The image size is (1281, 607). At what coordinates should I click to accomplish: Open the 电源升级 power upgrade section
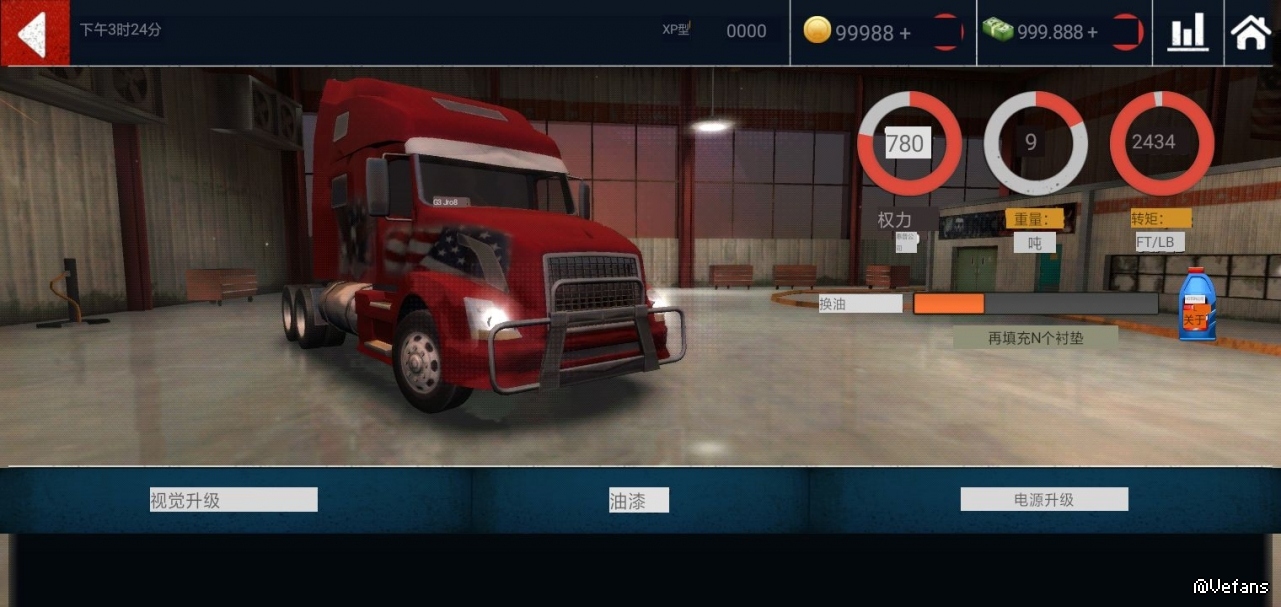[x=1044, y=499]
